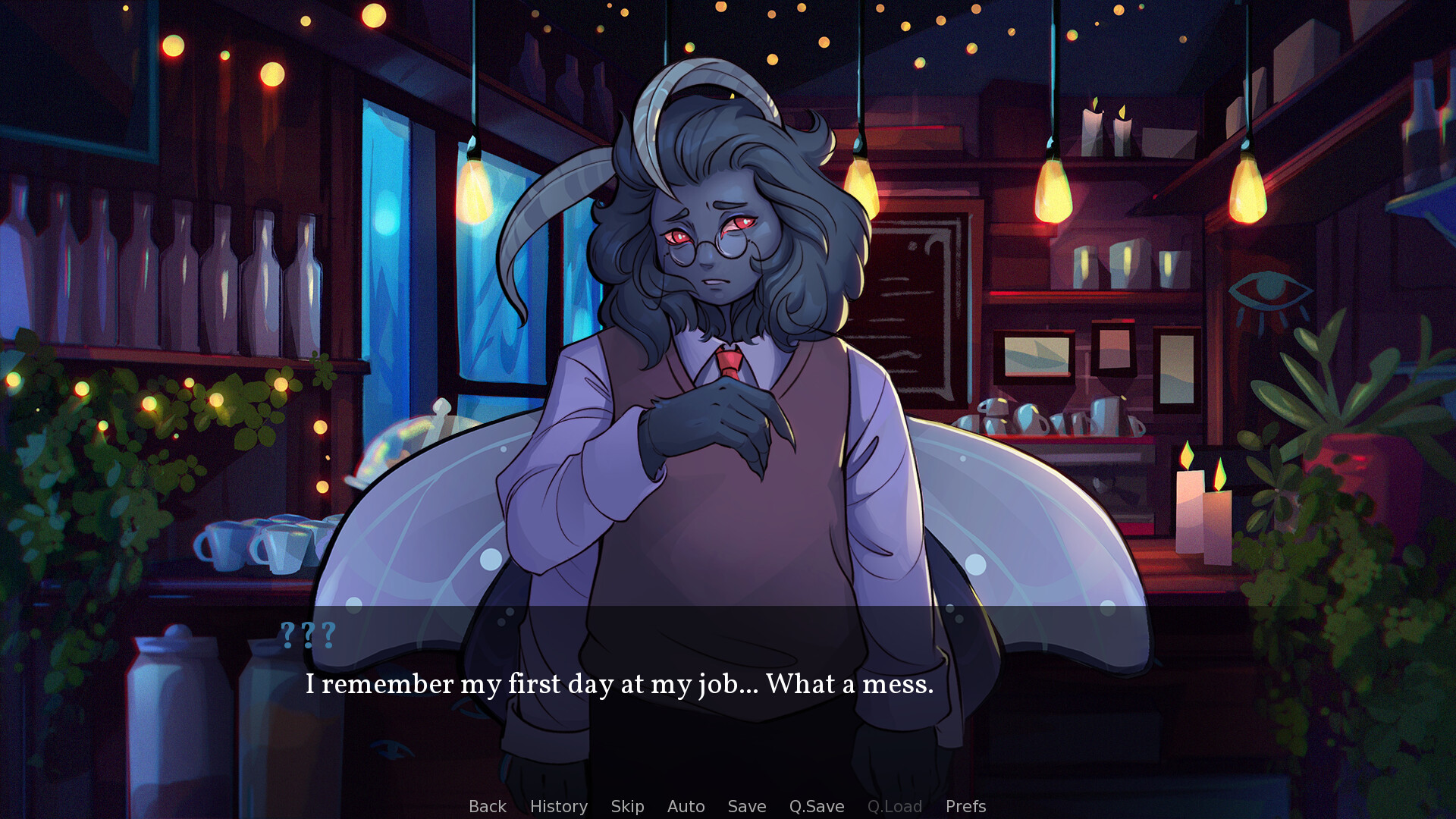Open the Prefs settings screen
The height and width of the screenshot is (819, 1456).
(x=965, y=806)
